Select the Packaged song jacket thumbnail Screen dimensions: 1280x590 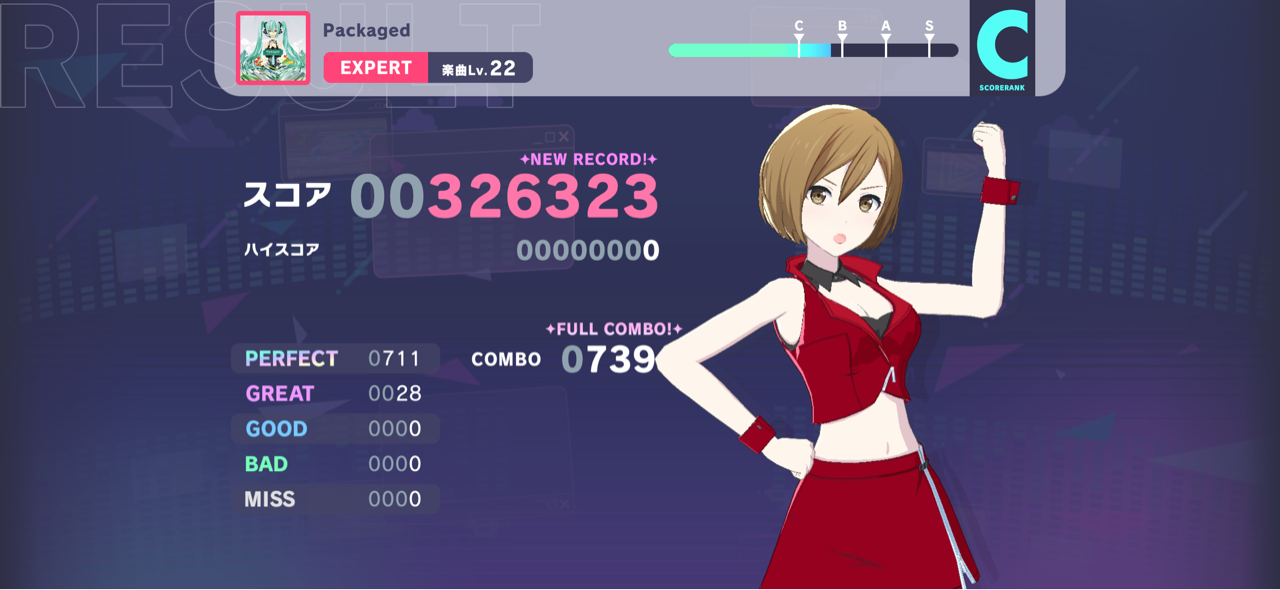click(x=273, y=48)
